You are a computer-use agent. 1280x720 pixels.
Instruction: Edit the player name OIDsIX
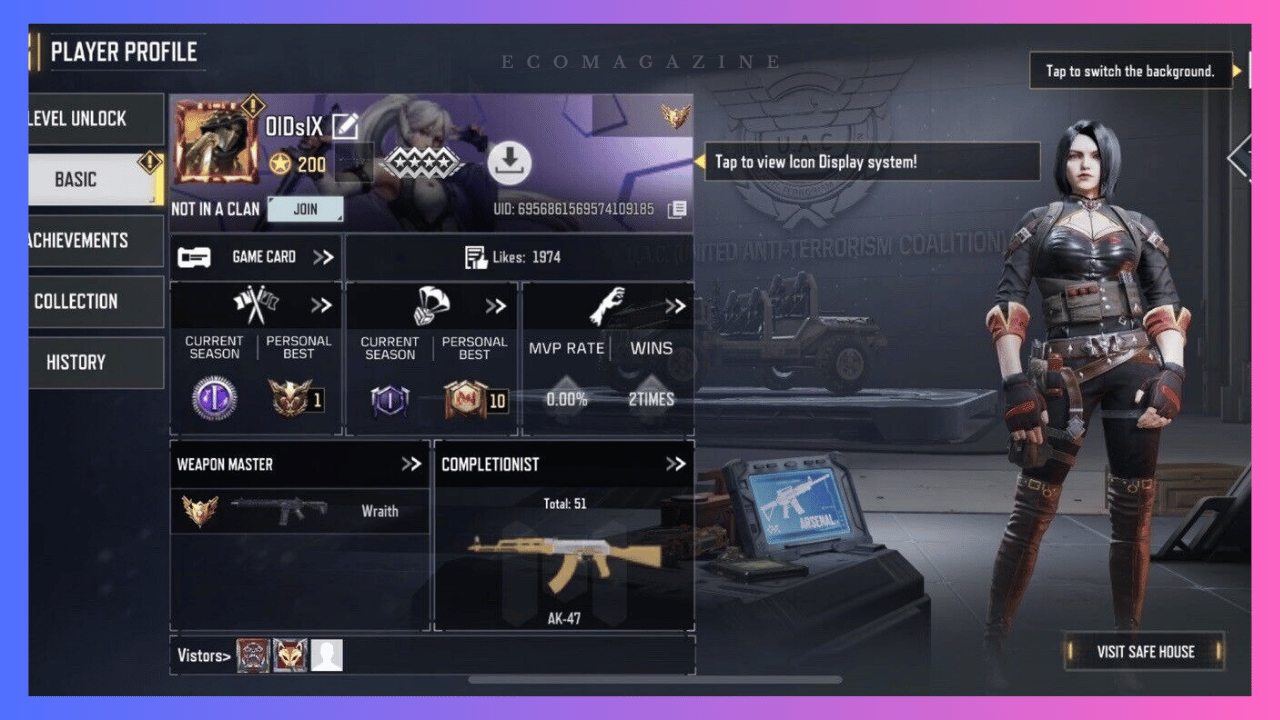pyautogui.click(x=345, y=127)
